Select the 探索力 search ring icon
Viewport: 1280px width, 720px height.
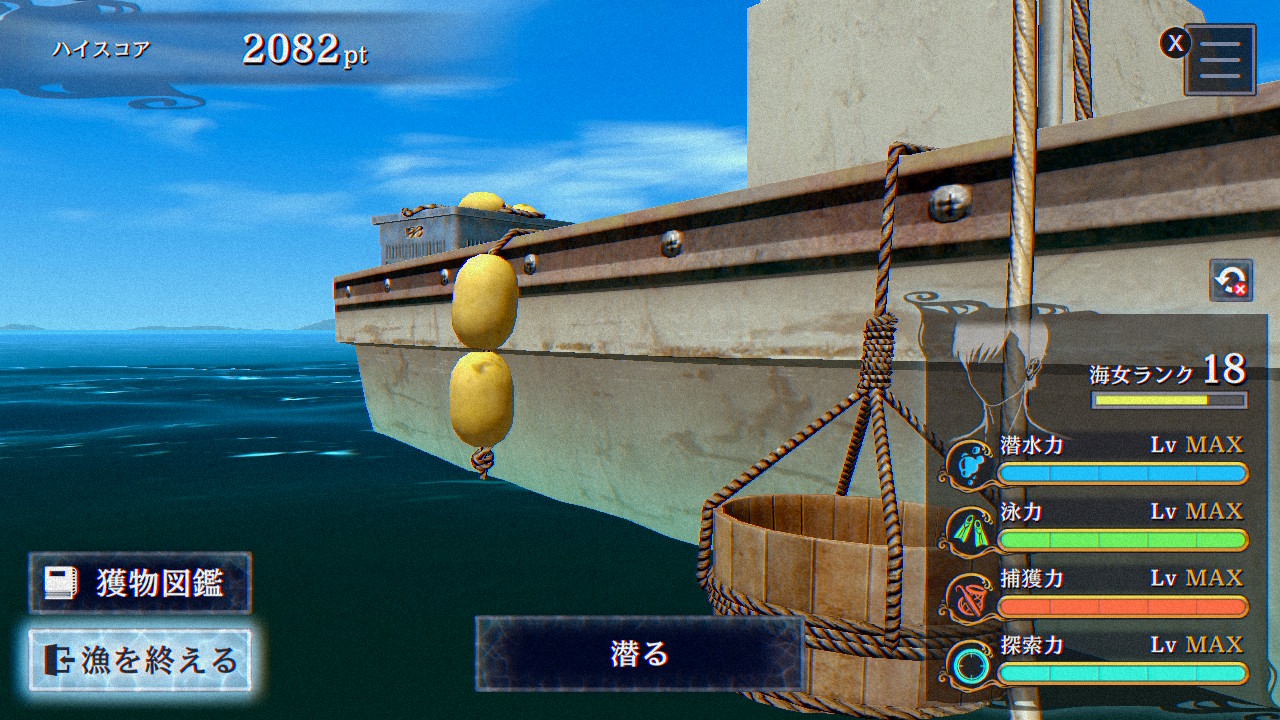tap(969, 663)
